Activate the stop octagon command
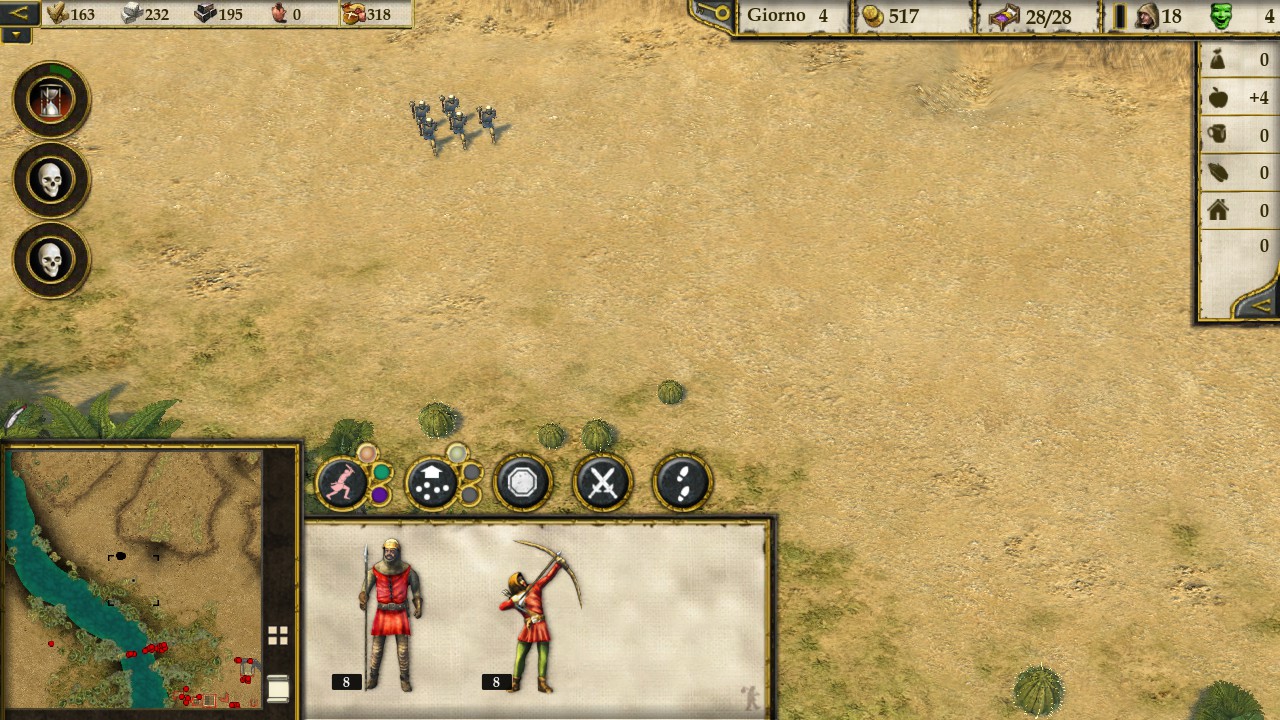Viewport: 1280px width, 720px height. pyautogui.click(x=522, y=483)
